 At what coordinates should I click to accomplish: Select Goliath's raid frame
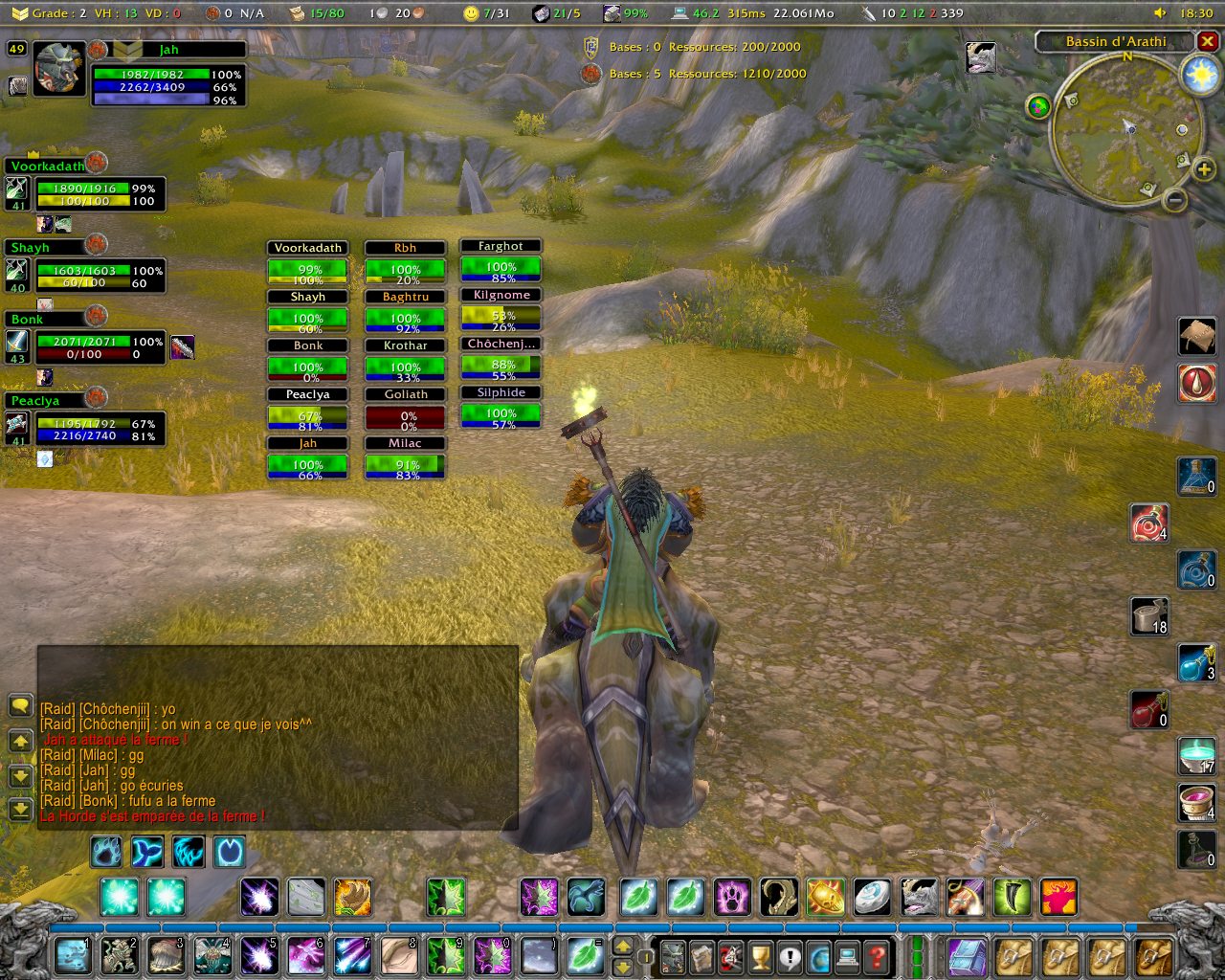pyautogui.click(x=406, y=411)
